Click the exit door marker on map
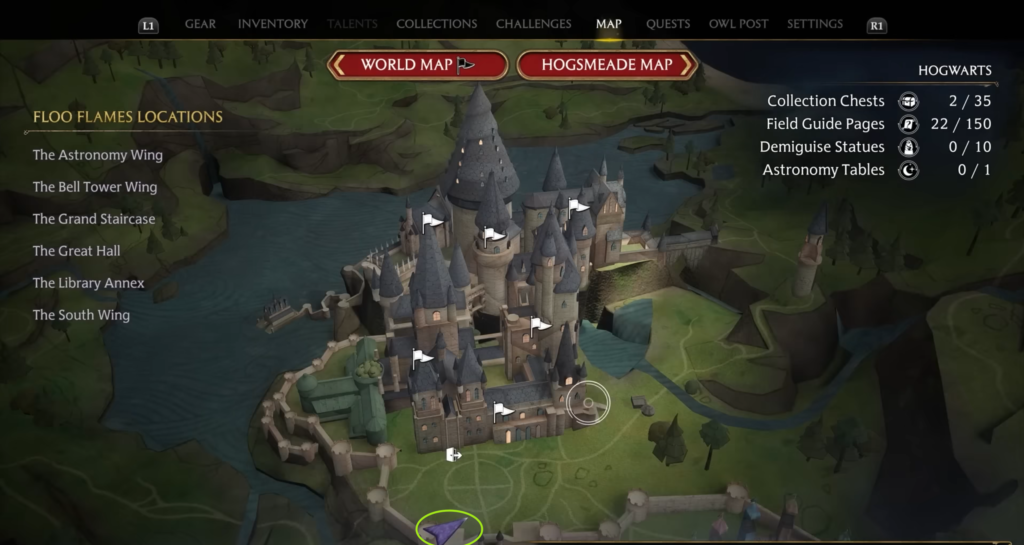1024x545 pixels. coord(454,455)
